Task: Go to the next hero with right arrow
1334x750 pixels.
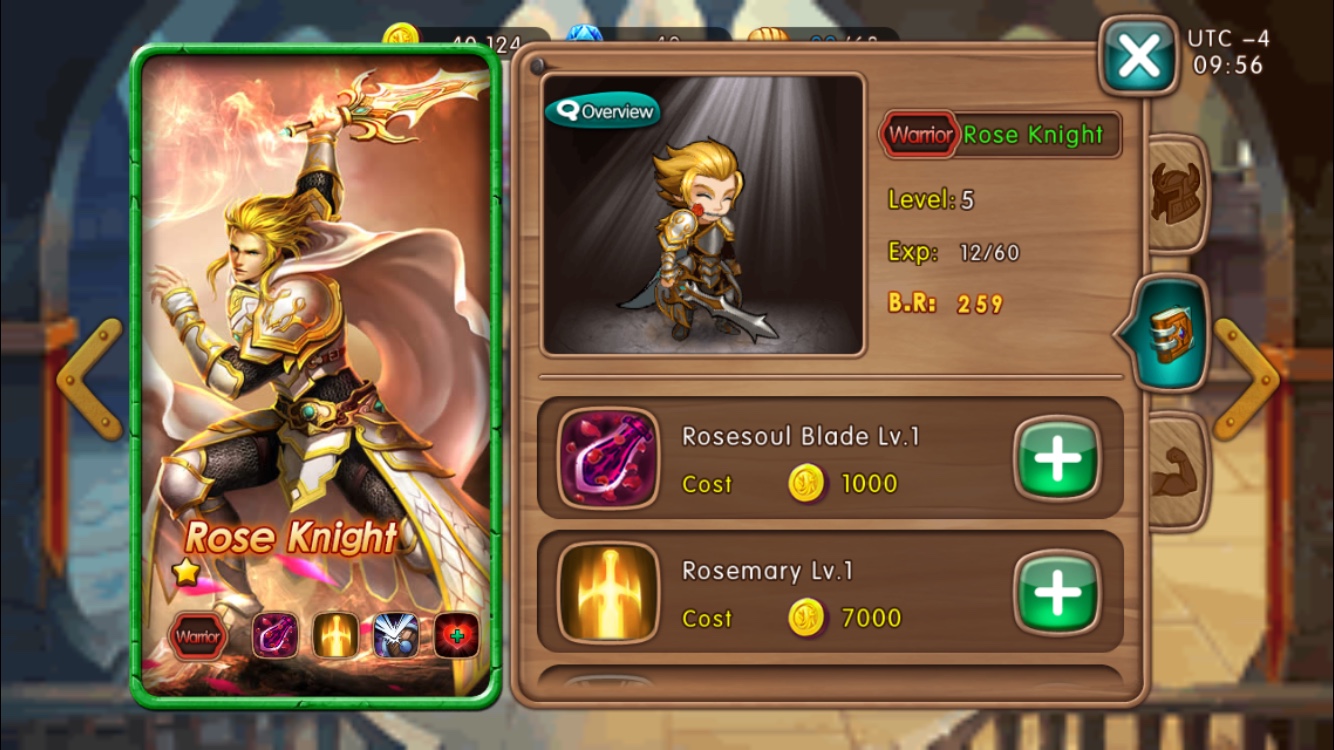Action: pos(1246,379)
